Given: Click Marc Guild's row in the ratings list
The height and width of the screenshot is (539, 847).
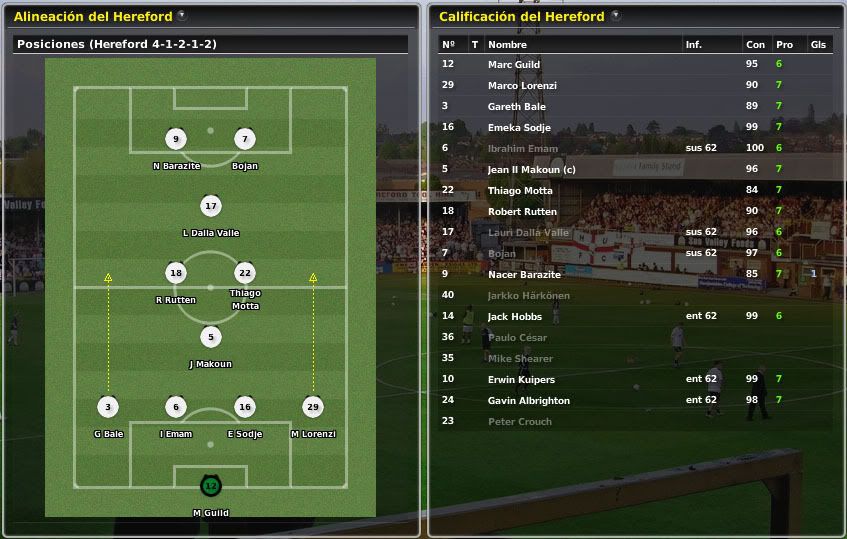Looking at the screenshot, I should point(514,64).
